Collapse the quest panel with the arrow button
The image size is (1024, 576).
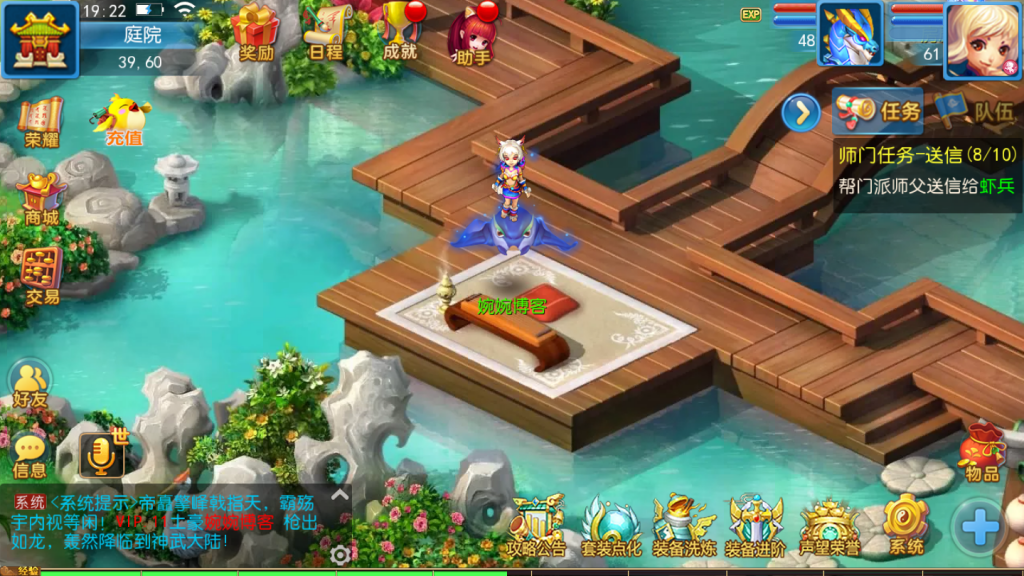tap(801, 112)
